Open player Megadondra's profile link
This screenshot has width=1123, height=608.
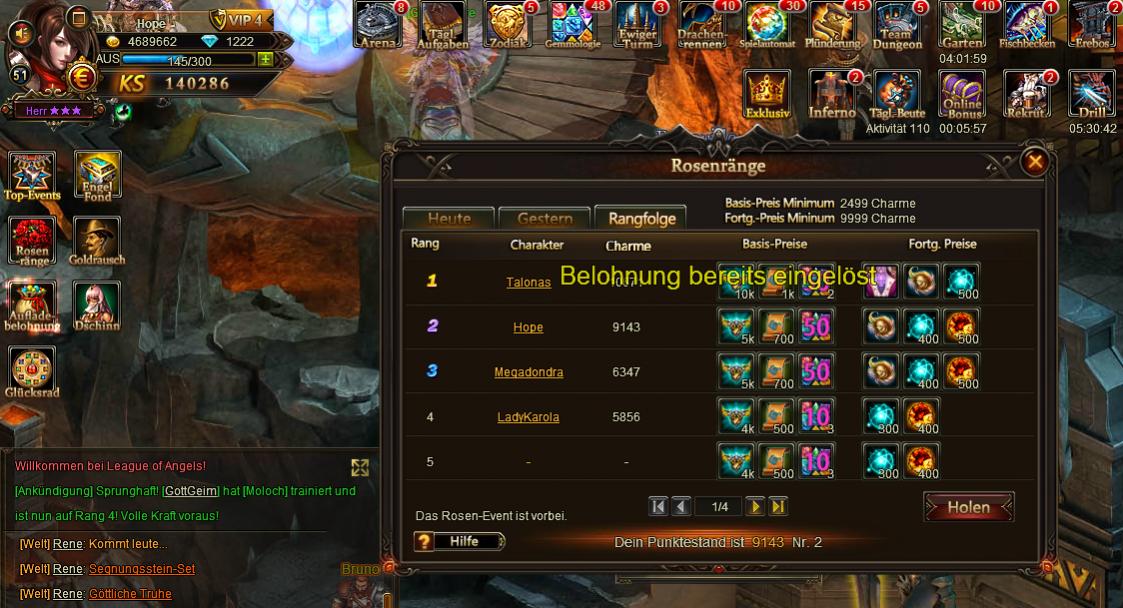(528, 372)
